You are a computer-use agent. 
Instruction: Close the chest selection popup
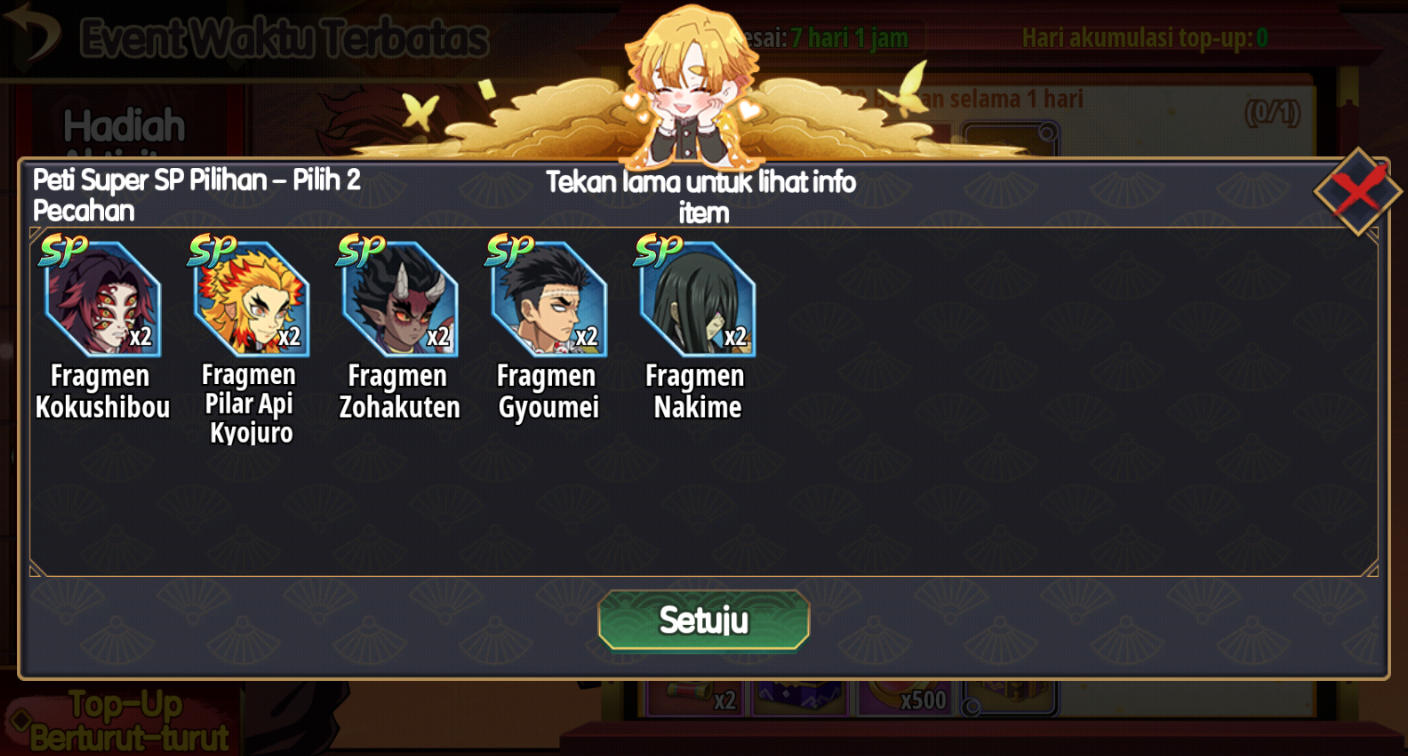[1357, 191]
